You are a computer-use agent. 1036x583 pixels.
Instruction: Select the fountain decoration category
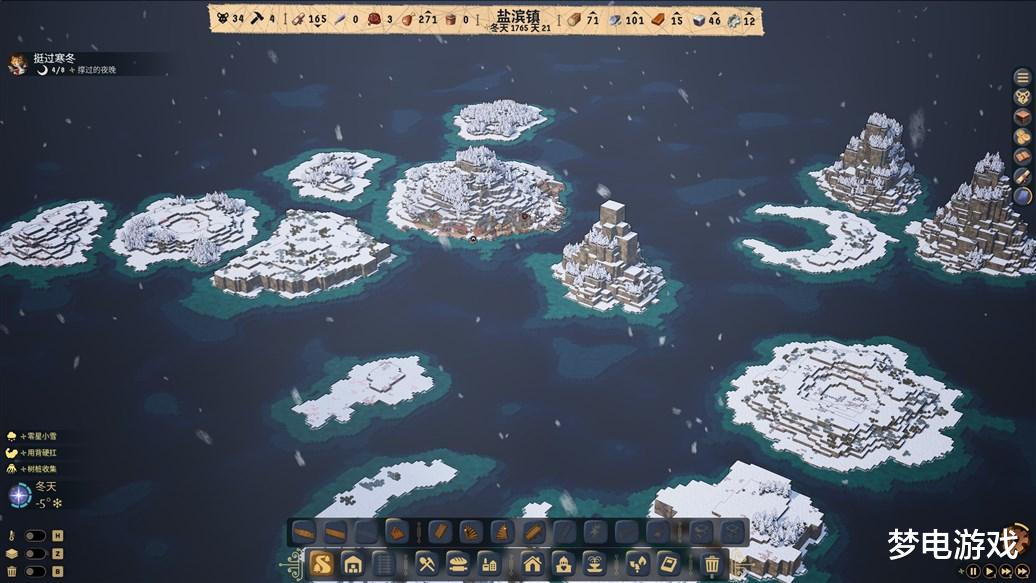tap(592, 564)
